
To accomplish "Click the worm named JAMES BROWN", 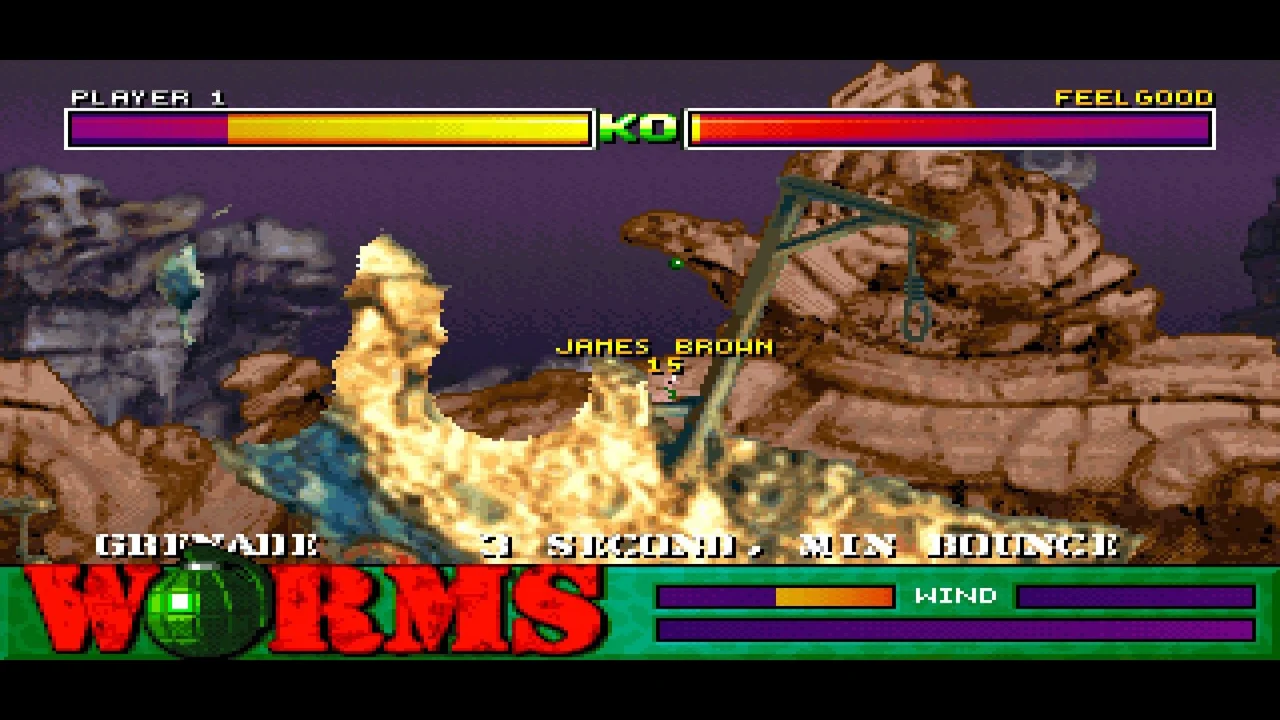I will (x=672, y=390).
